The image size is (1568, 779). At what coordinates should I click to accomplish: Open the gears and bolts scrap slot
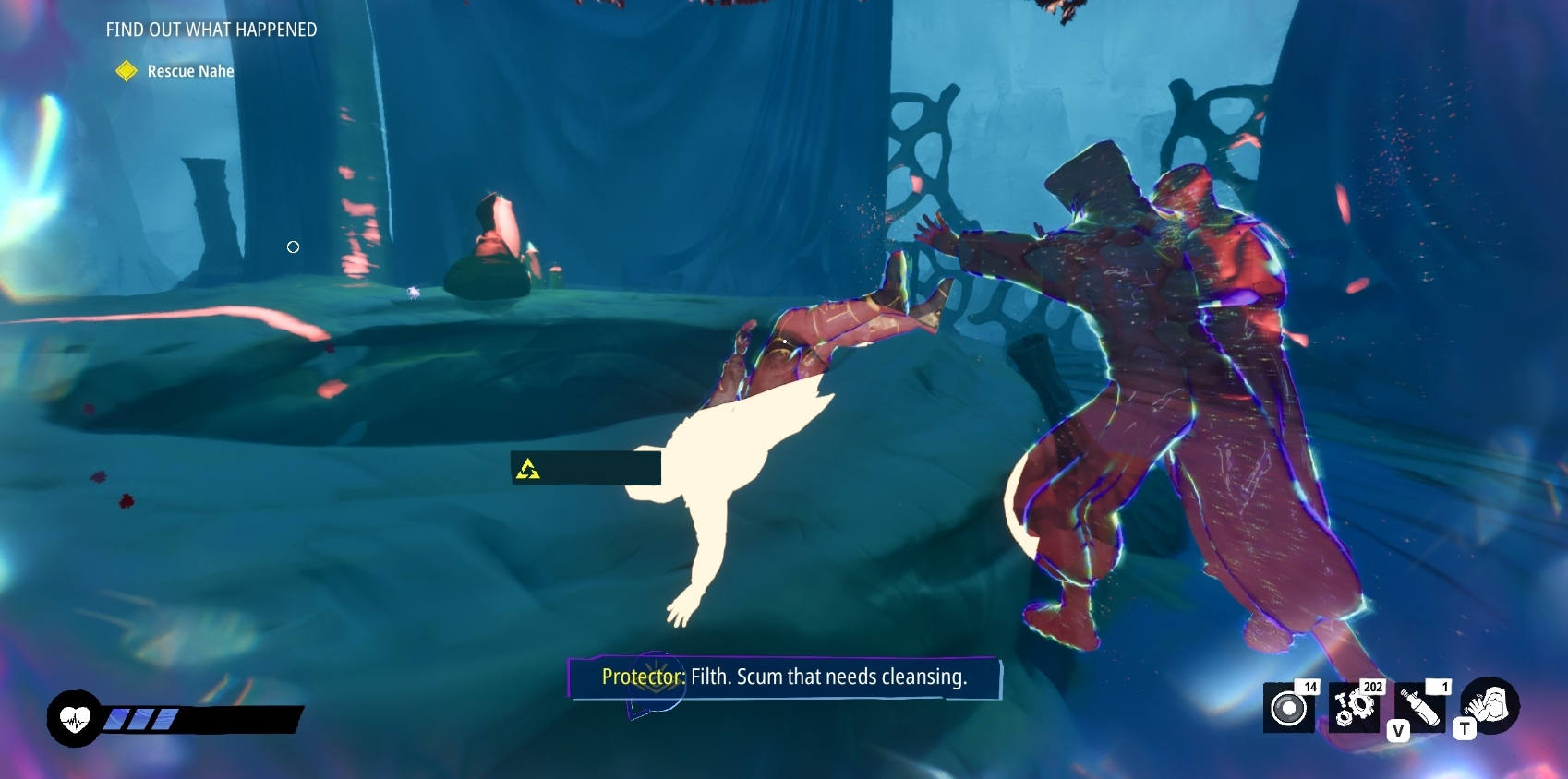1354,708
